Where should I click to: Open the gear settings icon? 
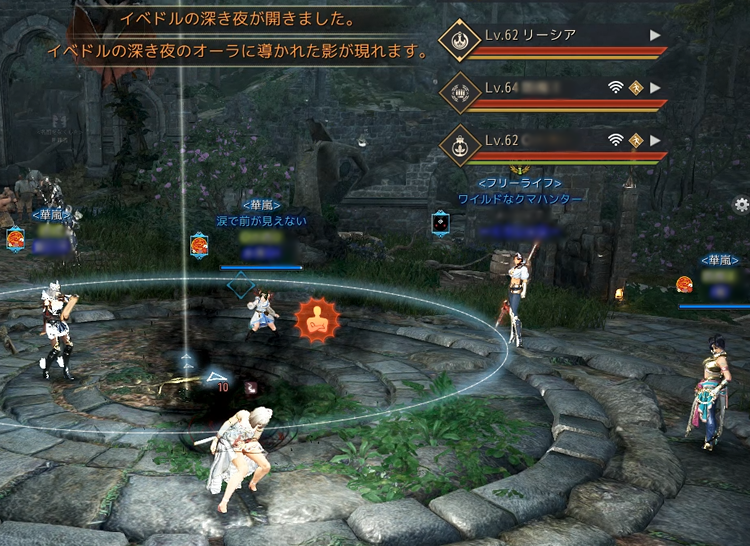point(741,204)
